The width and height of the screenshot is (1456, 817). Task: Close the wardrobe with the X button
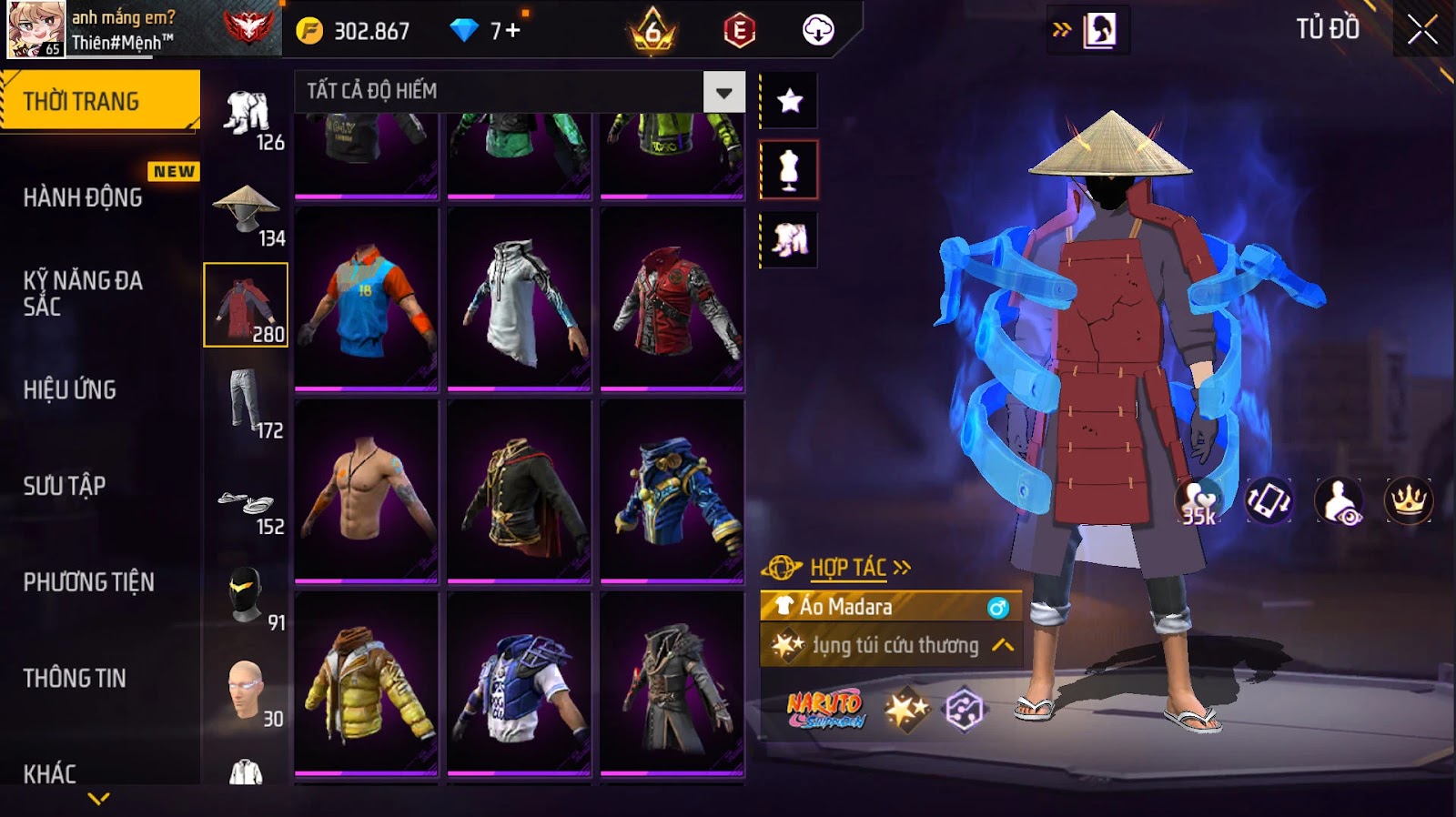coord(1422,30)
